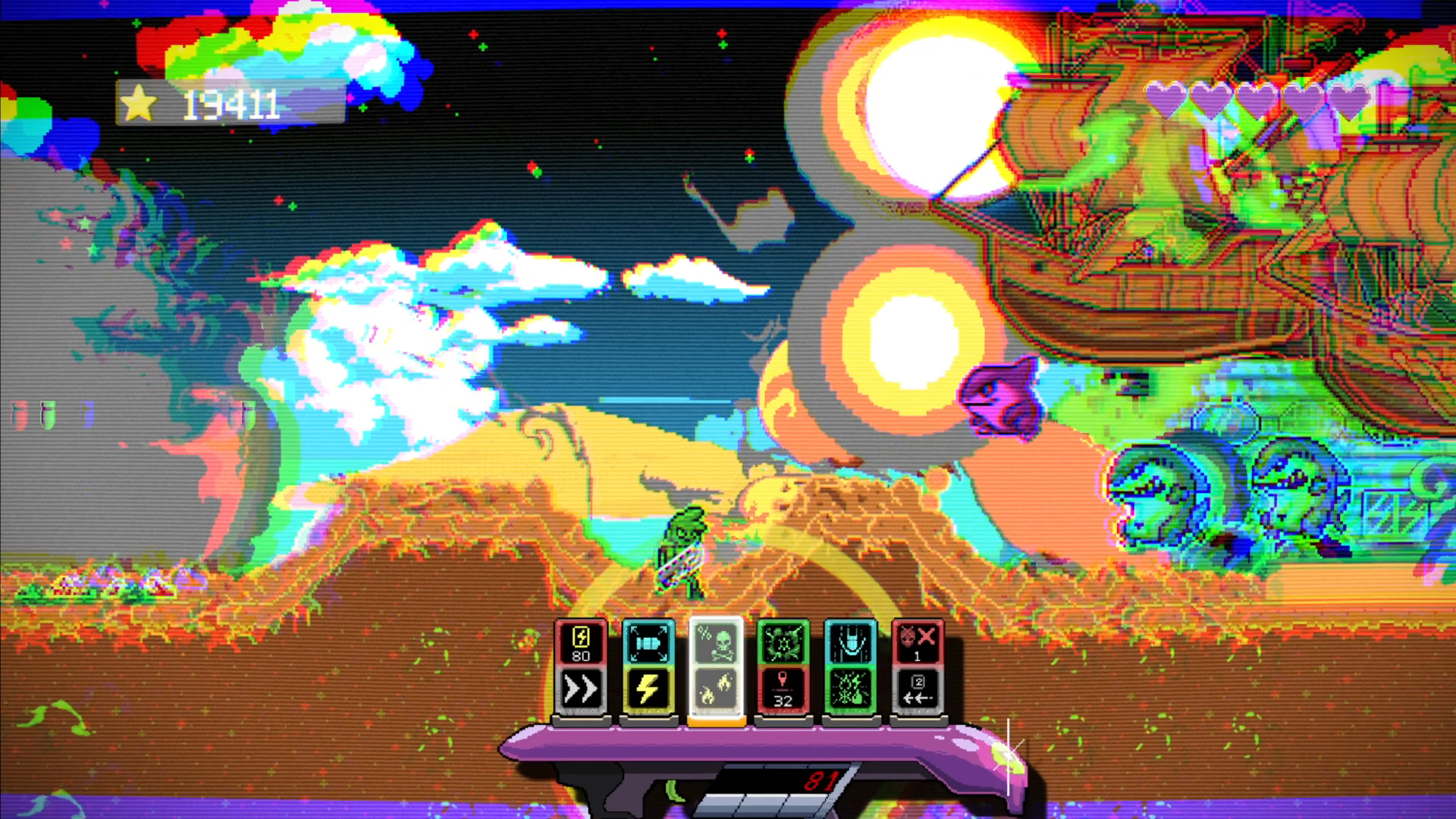Click the green acid splatter icon

coord(785,644)
